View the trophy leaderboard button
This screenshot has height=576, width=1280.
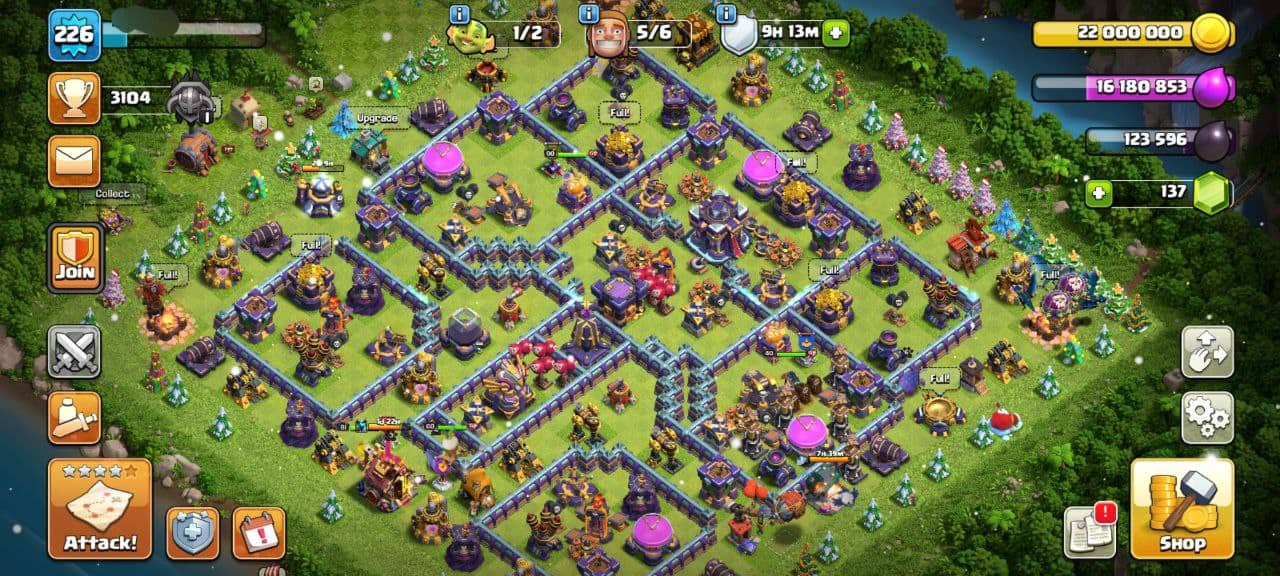pos(75,98)
